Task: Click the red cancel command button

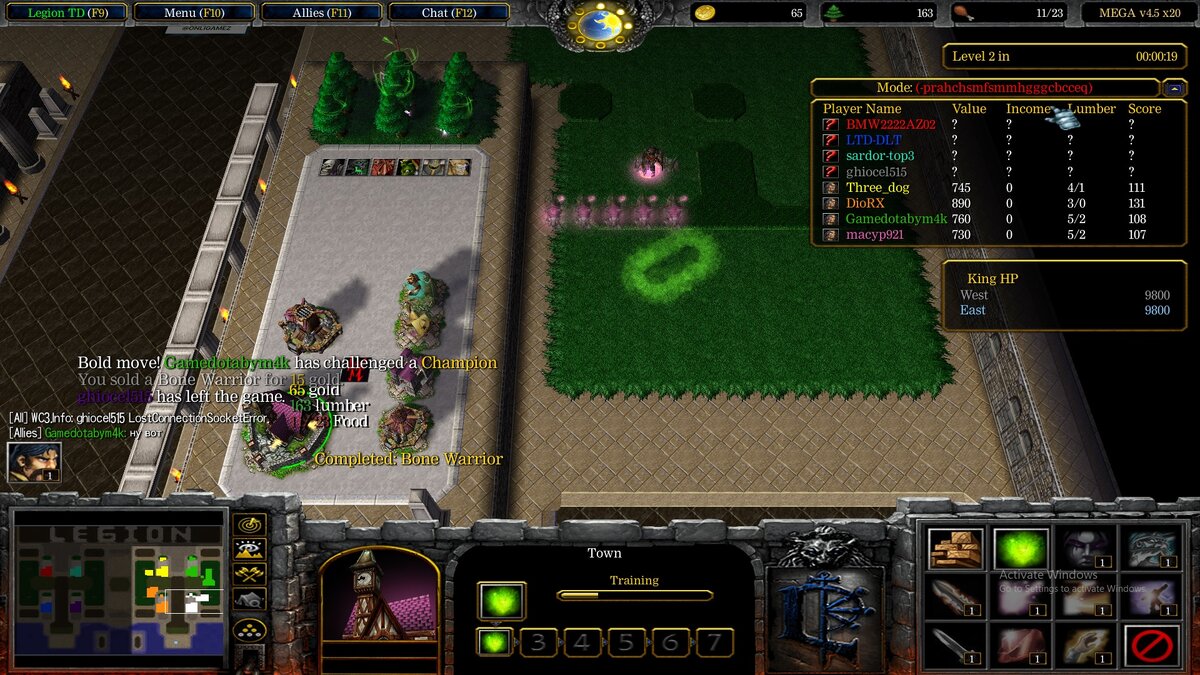Action: coord(1150,645)
